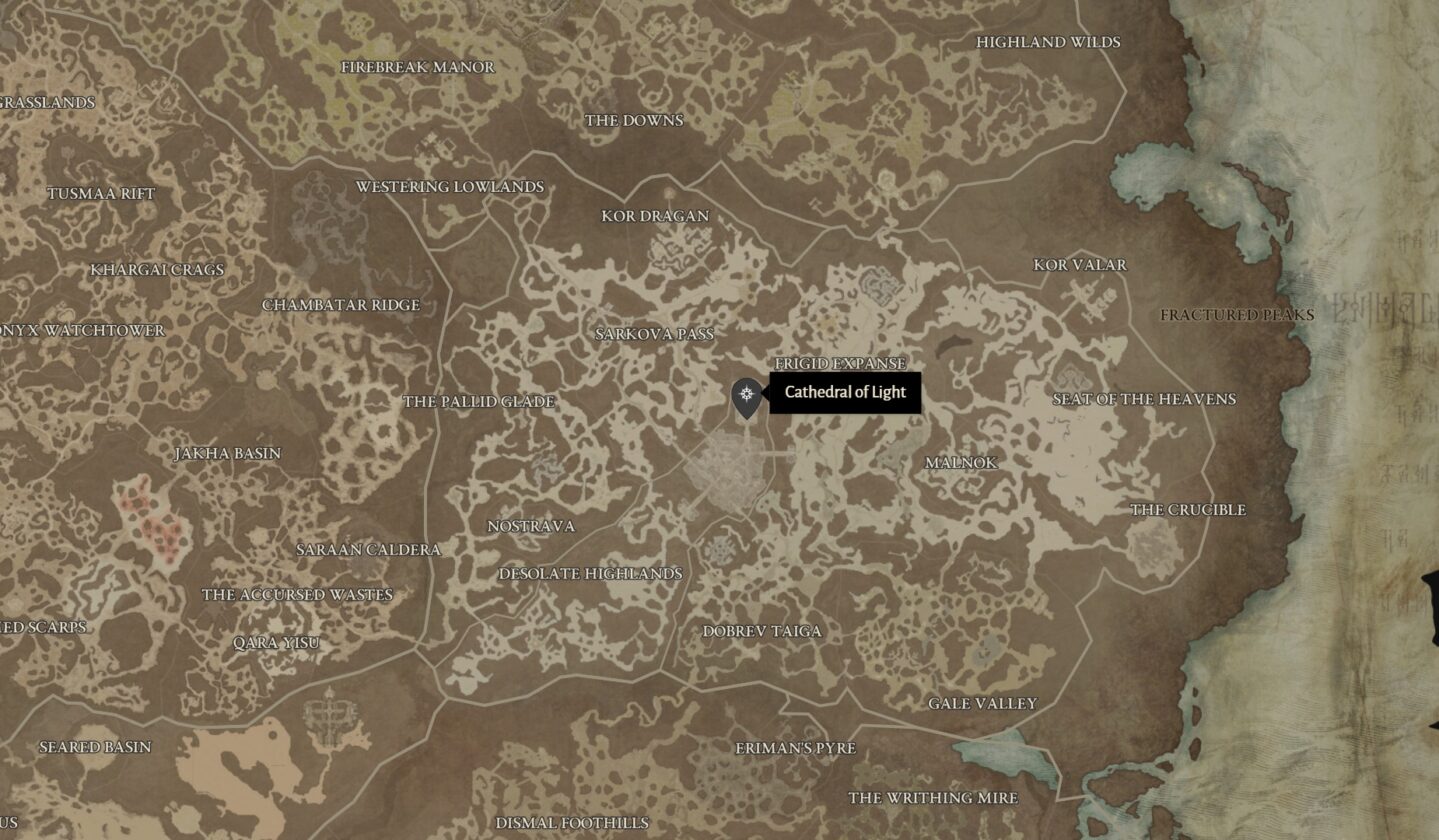This screenshot has height=840, width=1439.
Task: Click The Crucible location marker
Action: 1186,511
